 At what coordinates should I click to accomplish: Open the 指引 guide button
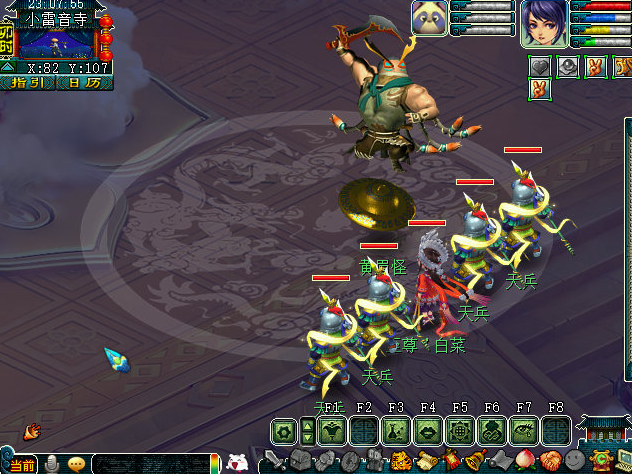pyautogui.click(x=30, y=83)
